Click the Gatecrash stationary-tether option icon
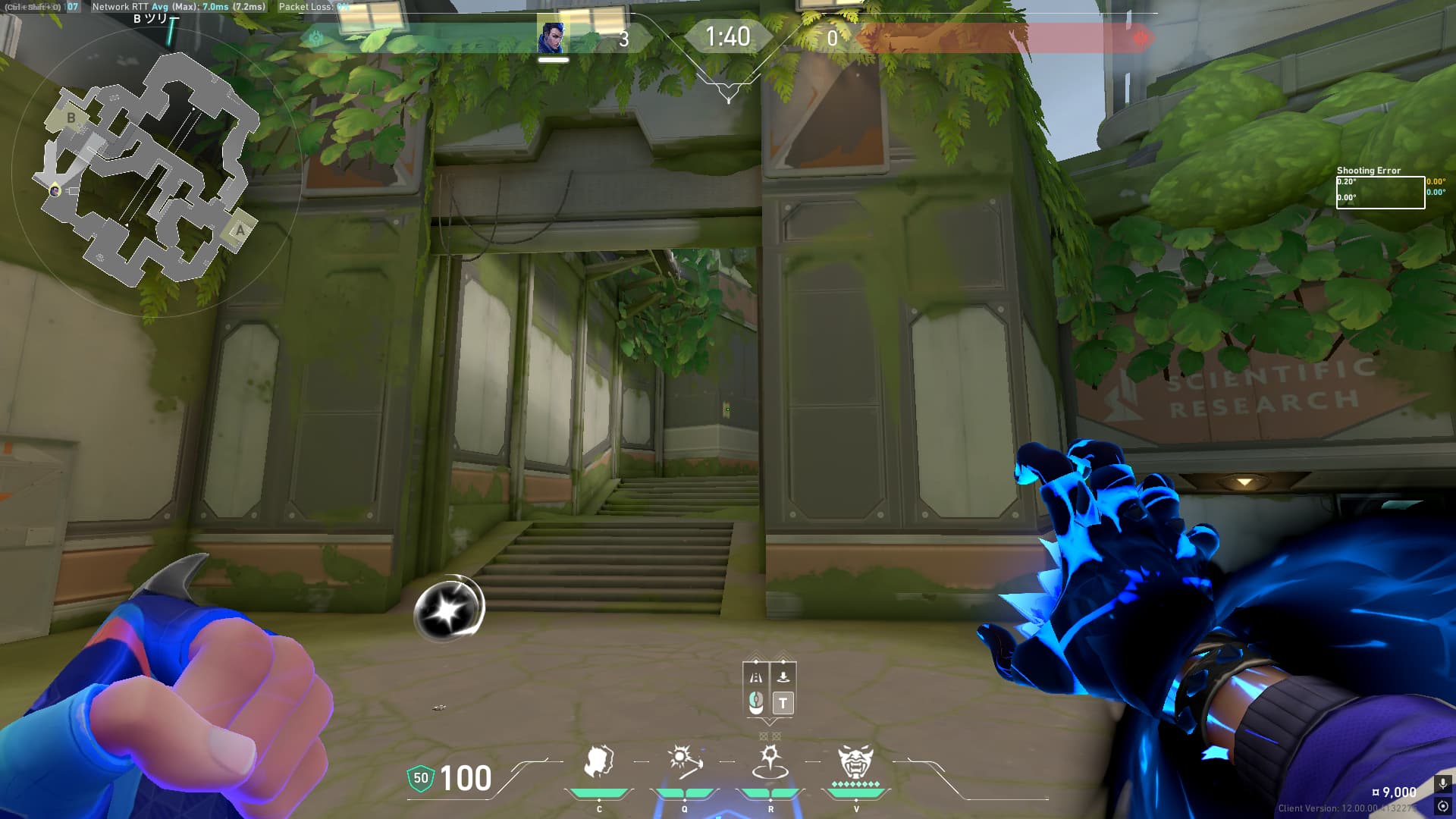1456x819 pixels. [x=783, y=677]
